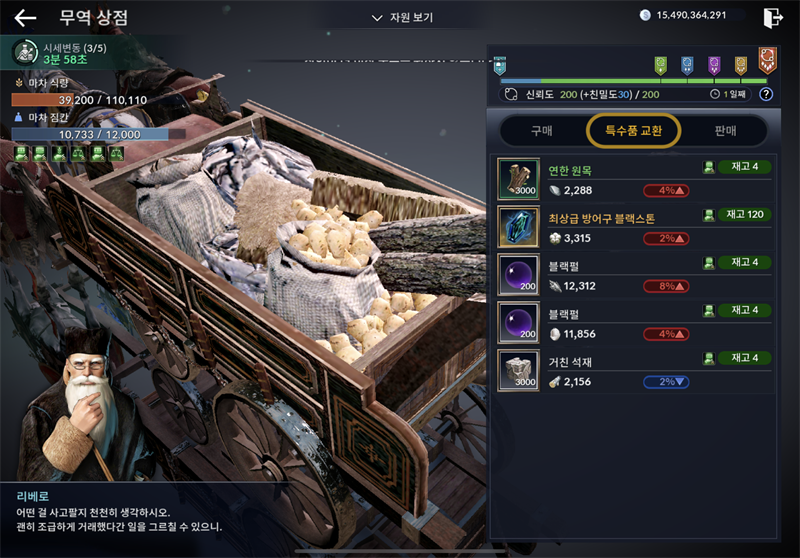800x558 pixels.
Task: Select the 거친 석재 exchange row
Action: pos(634,370)
